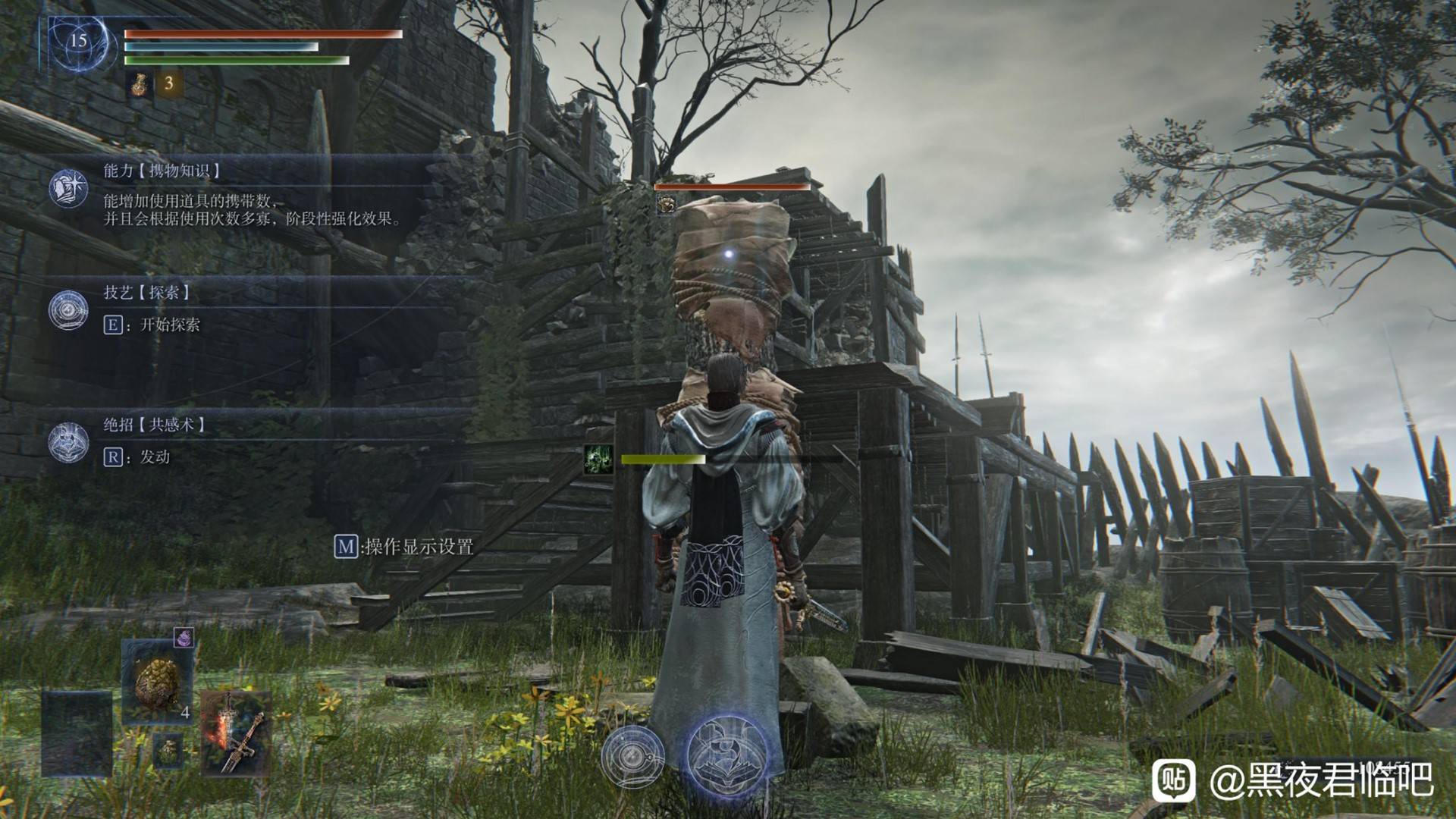1456x819 pixels.
Task: Click the enemy status icon under its health bar
Action: pyautogui.click(x=665, y=203)
